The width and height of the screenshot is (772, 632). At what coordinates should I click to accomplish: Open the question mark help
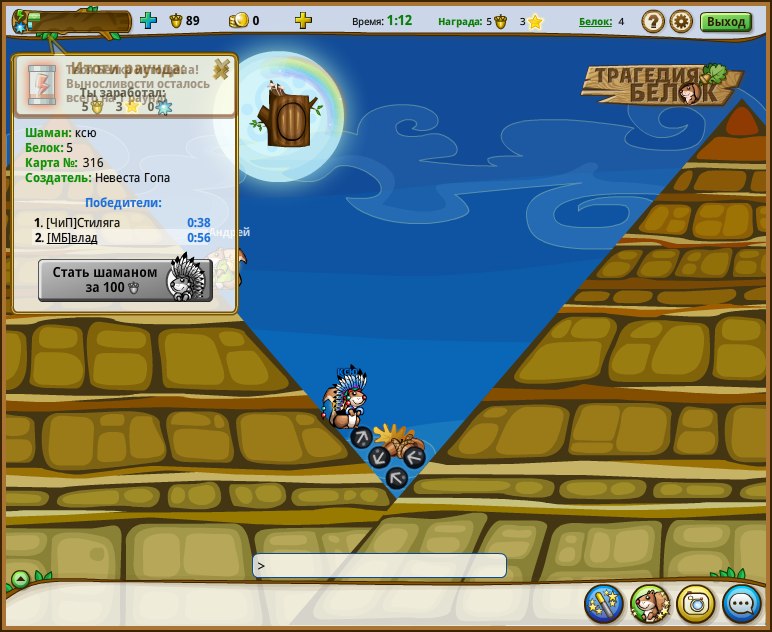pos(653,21)
